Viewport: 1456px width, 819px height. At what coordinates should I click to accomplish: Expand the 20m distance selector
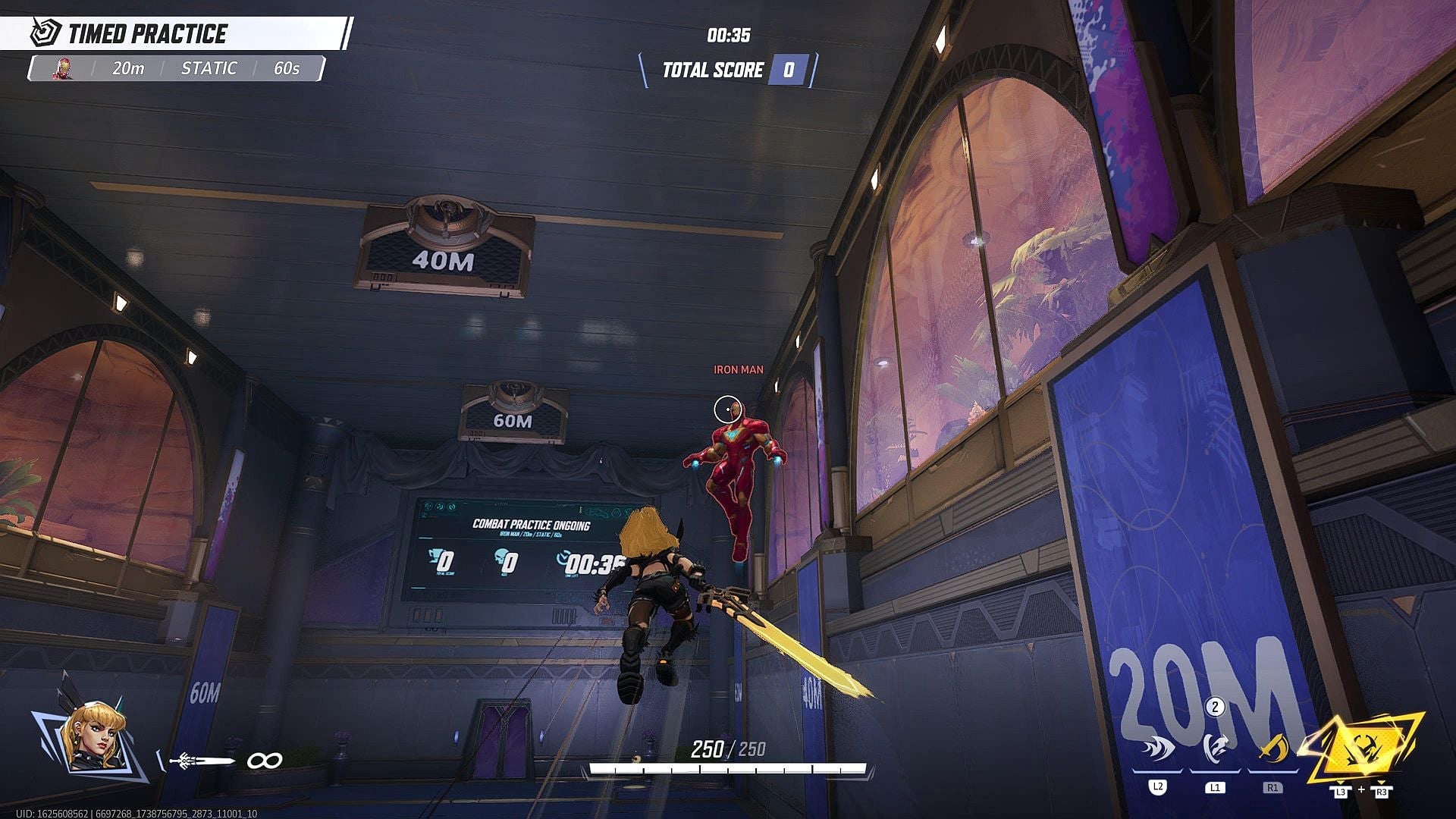[x=127, y=67]
